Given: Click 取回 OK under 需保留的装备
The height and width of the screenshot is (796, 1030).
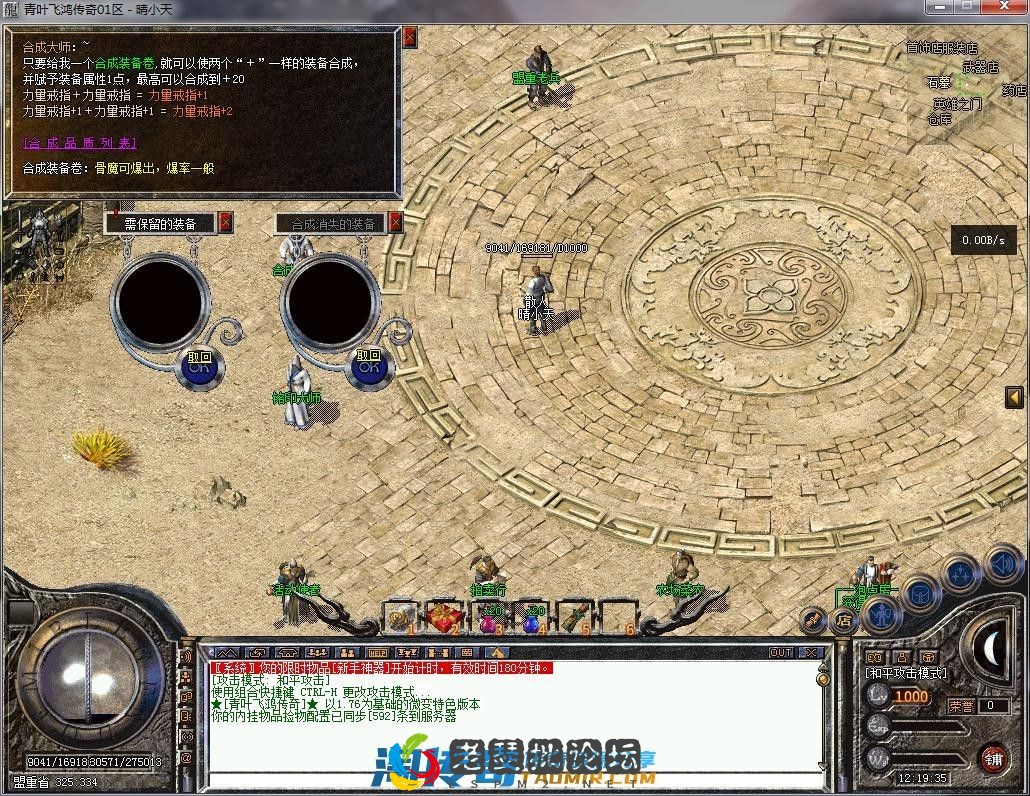Looking at the screenshot, I should (x=199, y=366).
